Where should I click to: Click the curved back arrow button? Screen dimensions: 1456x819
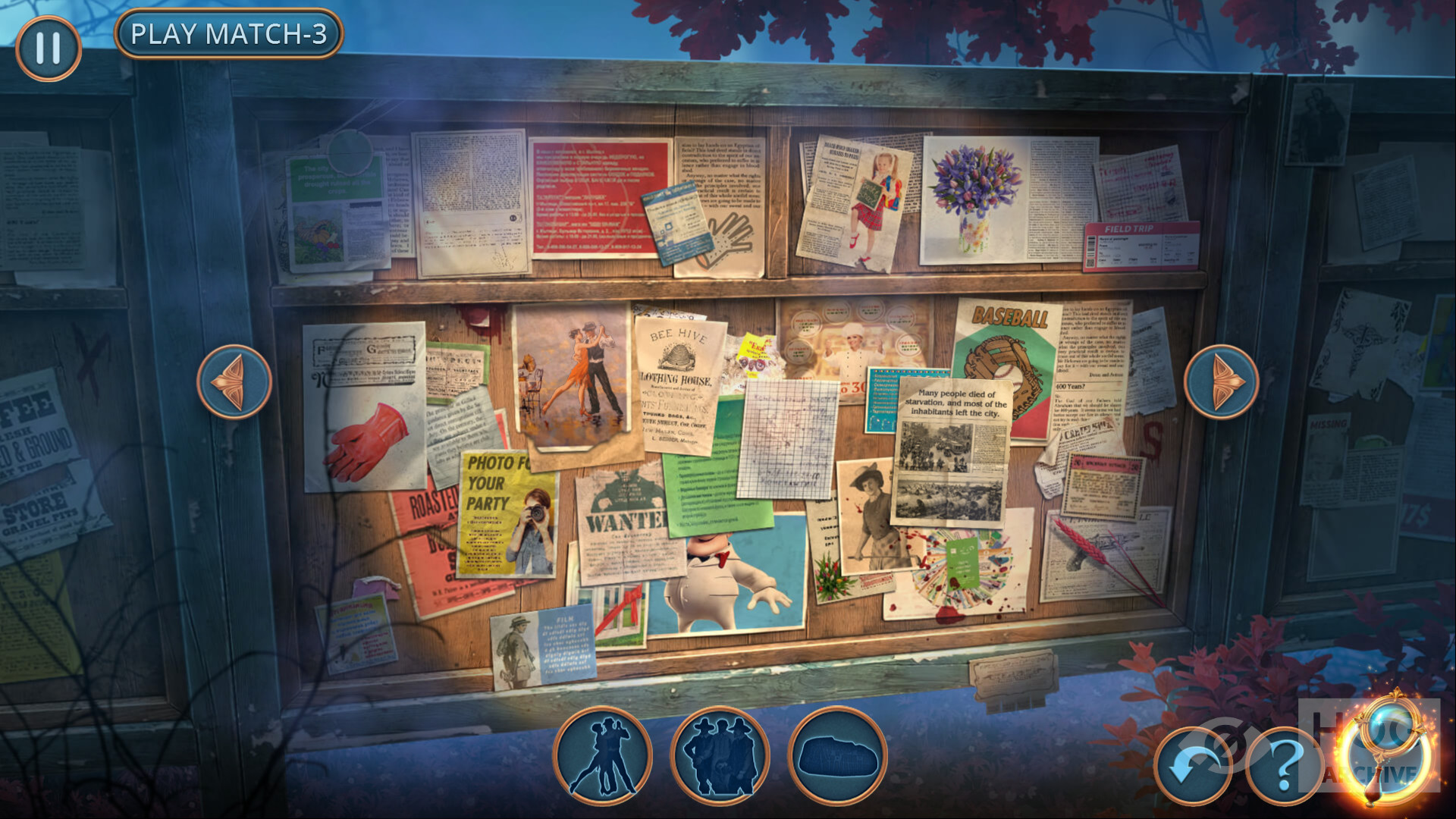pyautogui.click(x=1193, y=766)
